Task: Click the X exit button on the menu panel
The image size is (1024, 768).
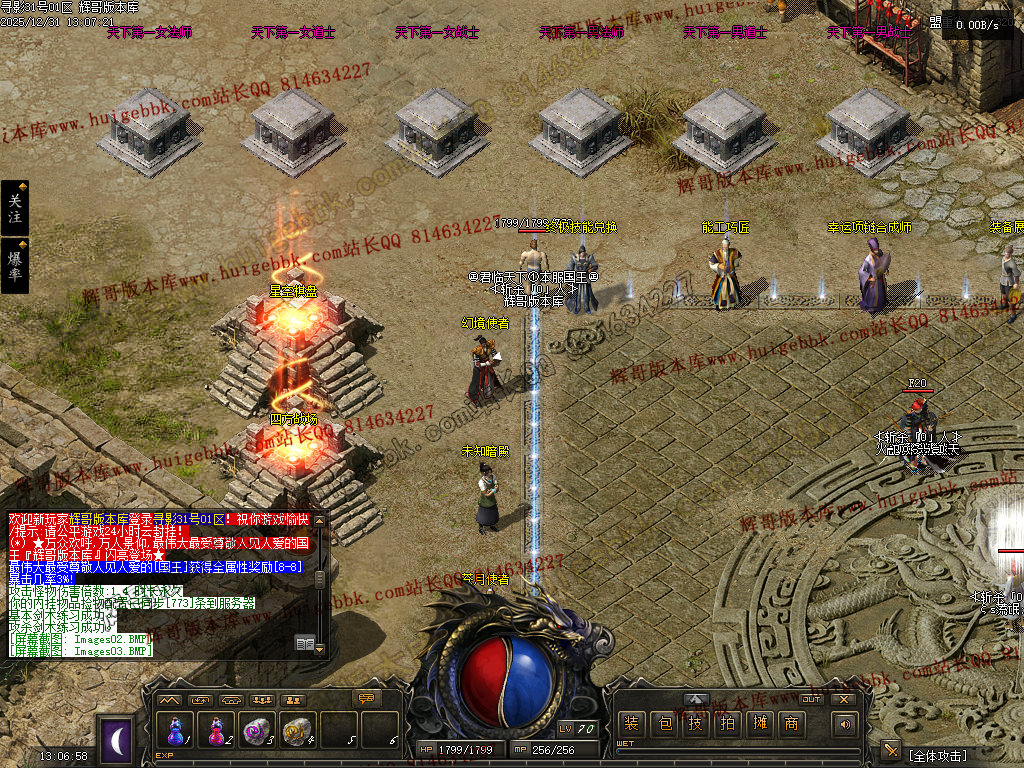Action: point(844,699)
